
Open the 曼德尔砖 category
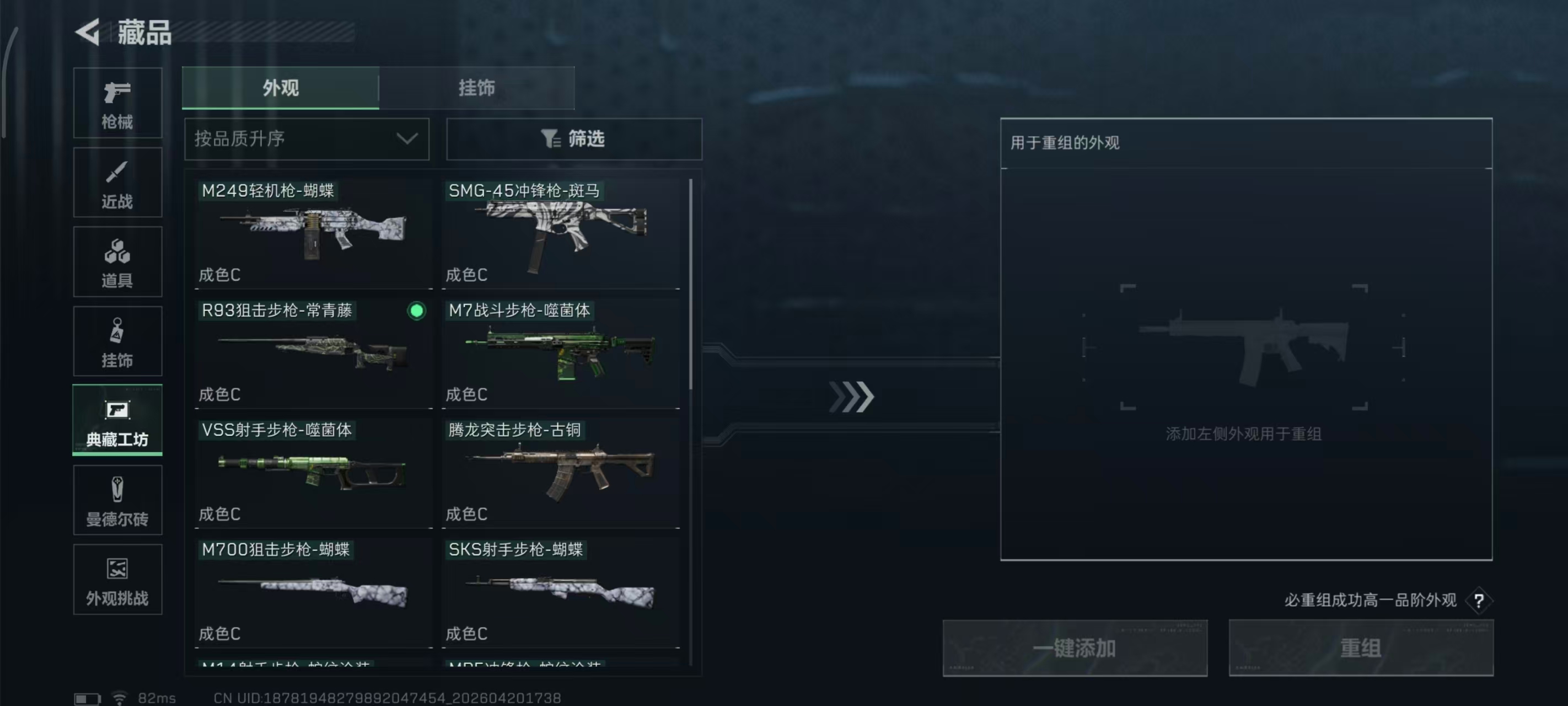coord(117,500)
